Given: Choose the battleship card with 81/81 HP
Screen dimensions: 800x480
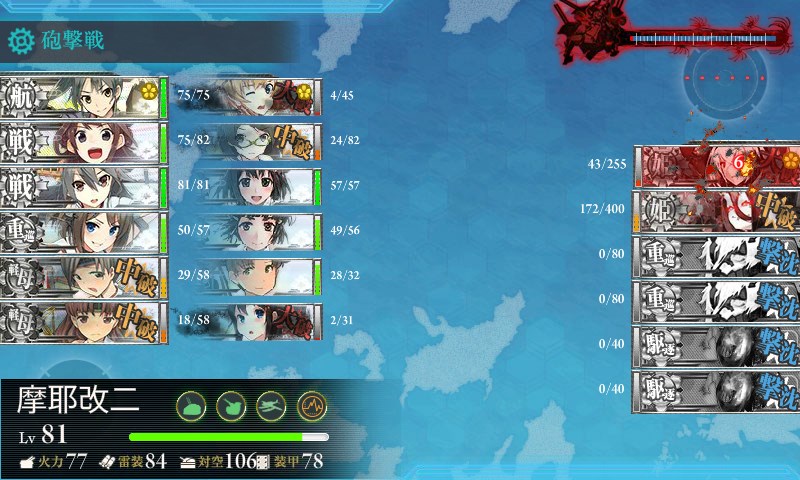Looking at the screenshot, I should coord(84,187).
